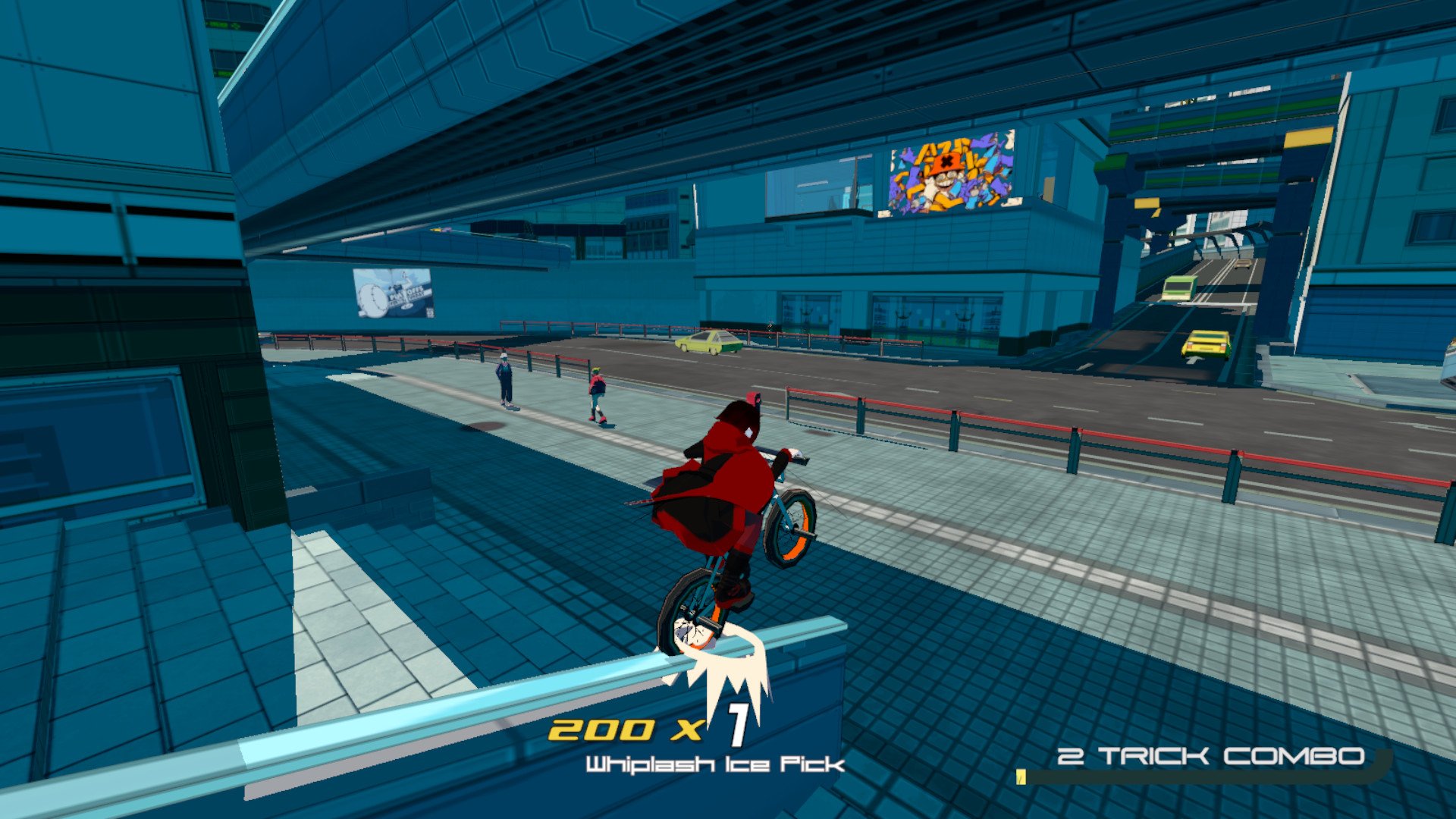Click the orange graffiti billboard

click(x=950, y=174)
